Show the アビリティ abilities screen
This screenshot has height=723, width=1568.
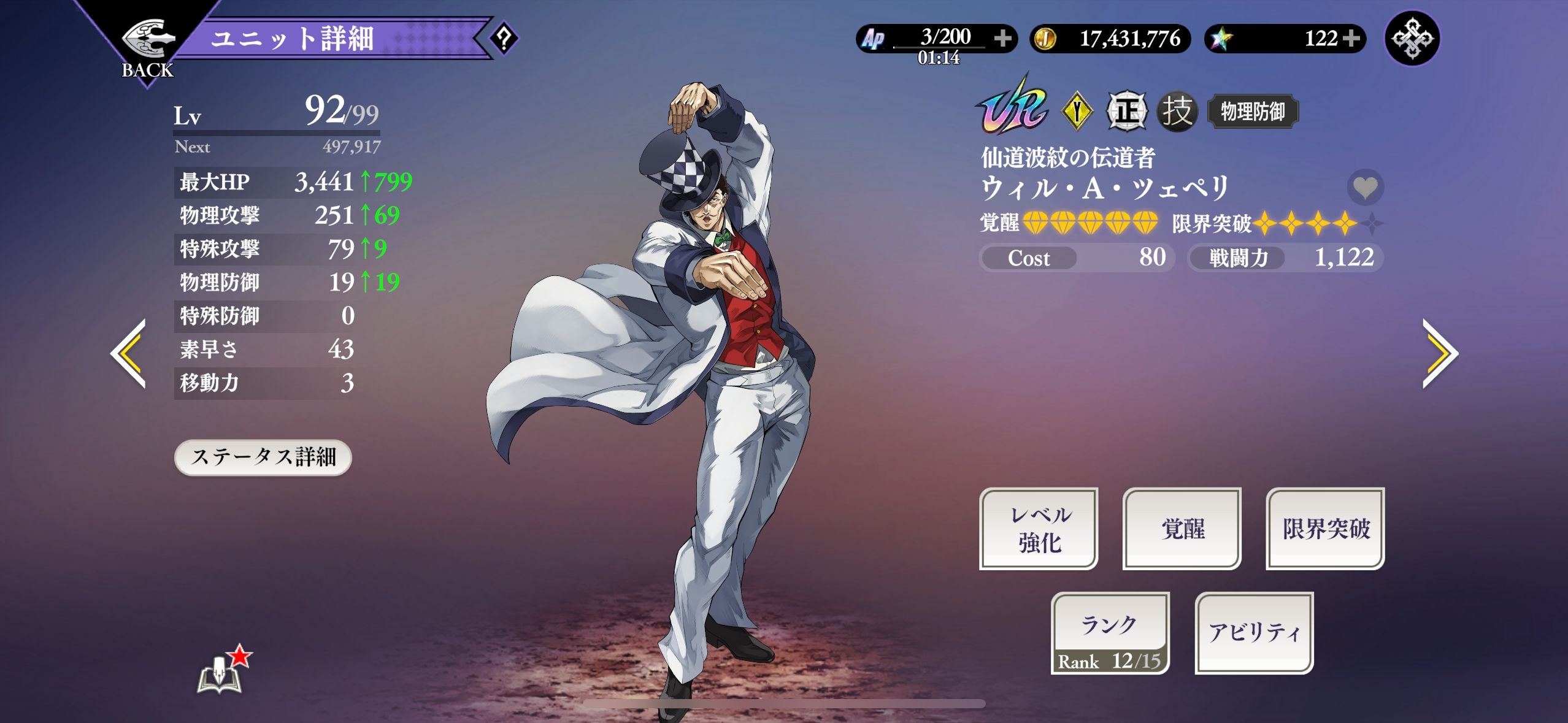[1254, 633]
